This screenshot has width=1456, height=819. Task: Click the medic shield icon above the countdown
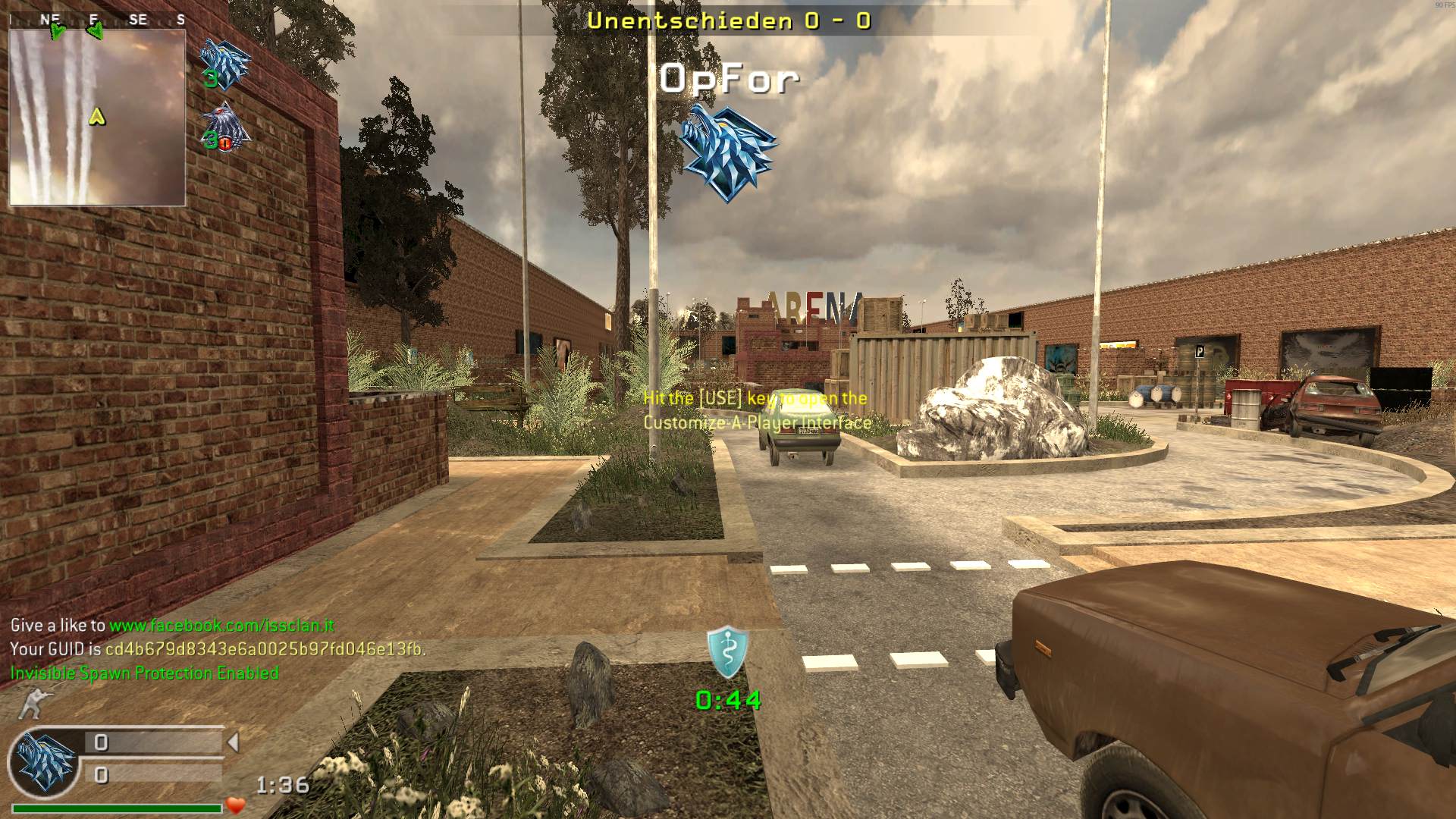[x=727, y=652]
